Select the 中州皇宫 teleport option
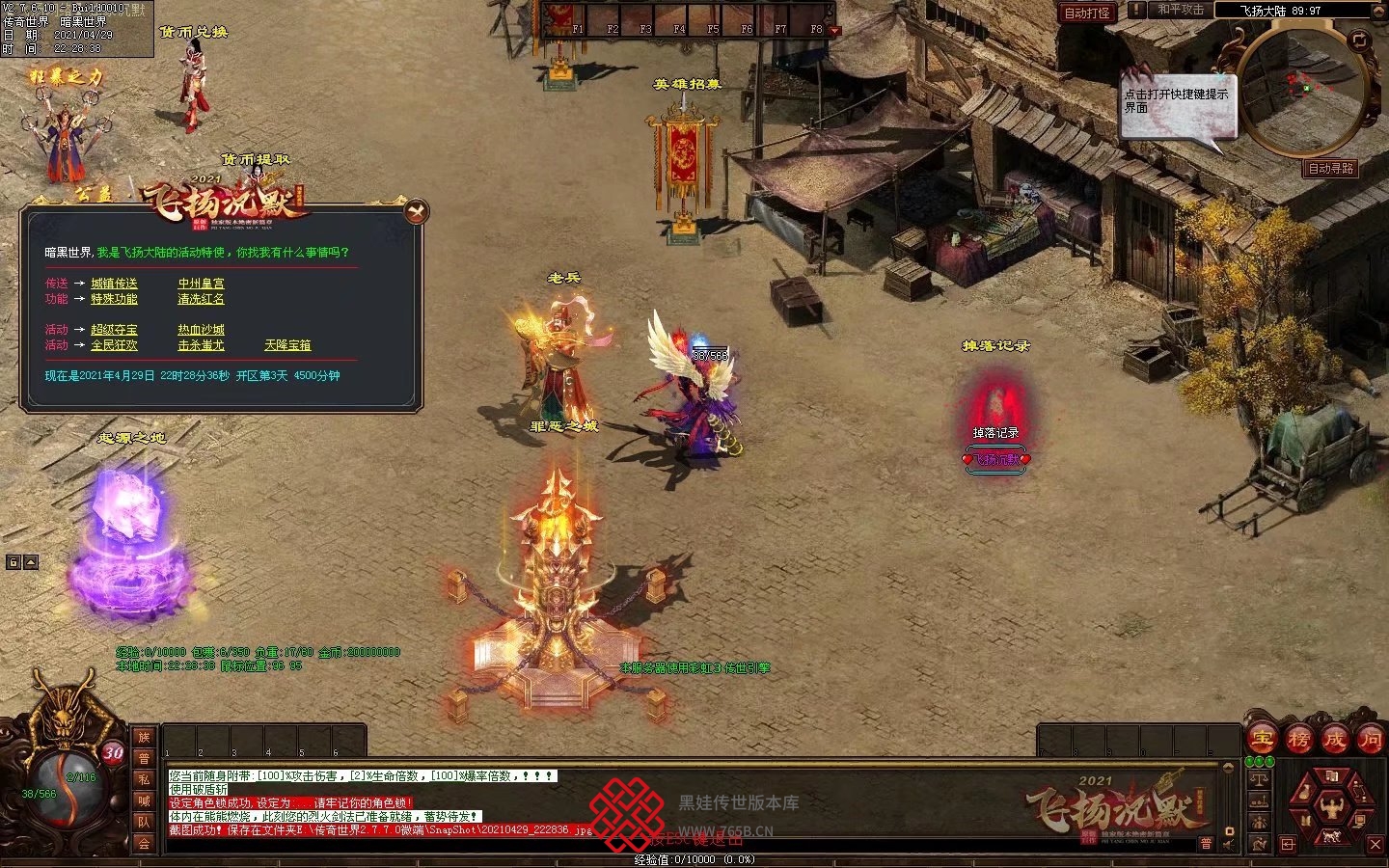This screenshot has height=868, width=1389. [201, 284]
